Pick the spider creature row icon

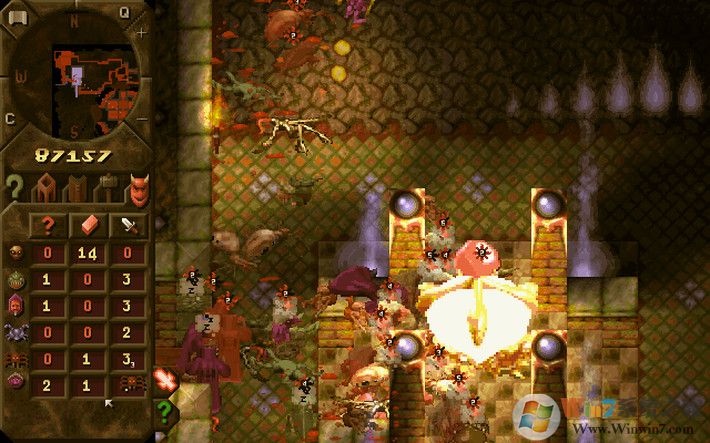[x=16, y=331]
